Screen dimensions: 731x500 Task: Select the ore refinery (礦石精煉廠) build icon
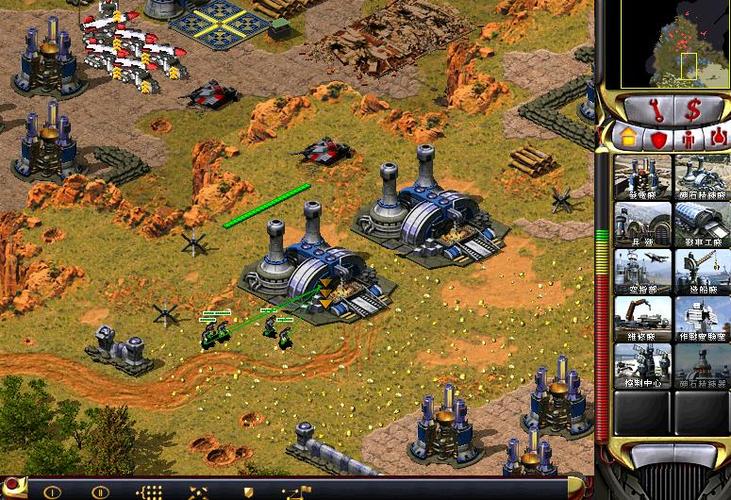coord(702,176)
